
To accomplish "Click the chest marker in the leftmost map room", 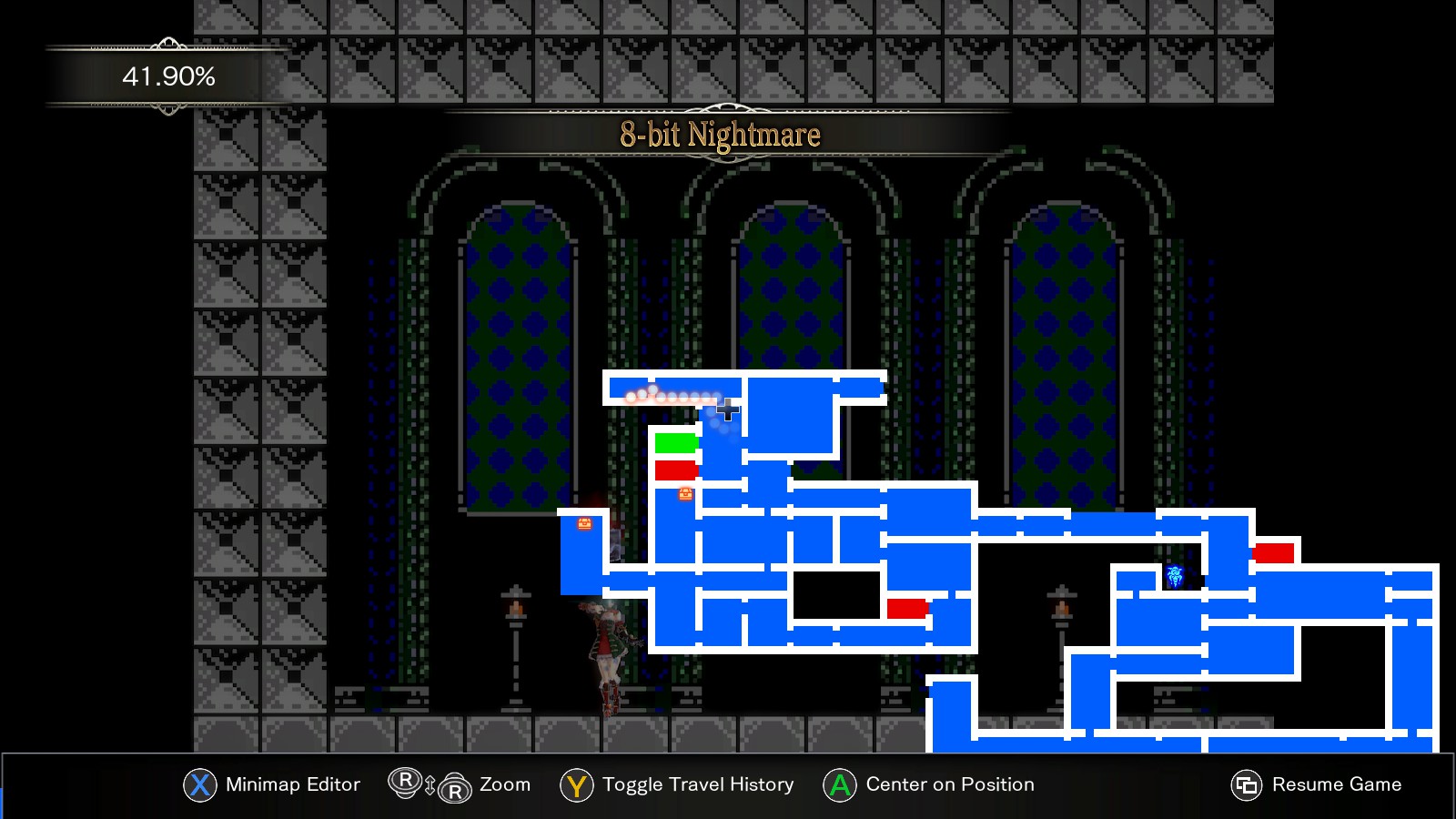I will click(x=585, y=523).
